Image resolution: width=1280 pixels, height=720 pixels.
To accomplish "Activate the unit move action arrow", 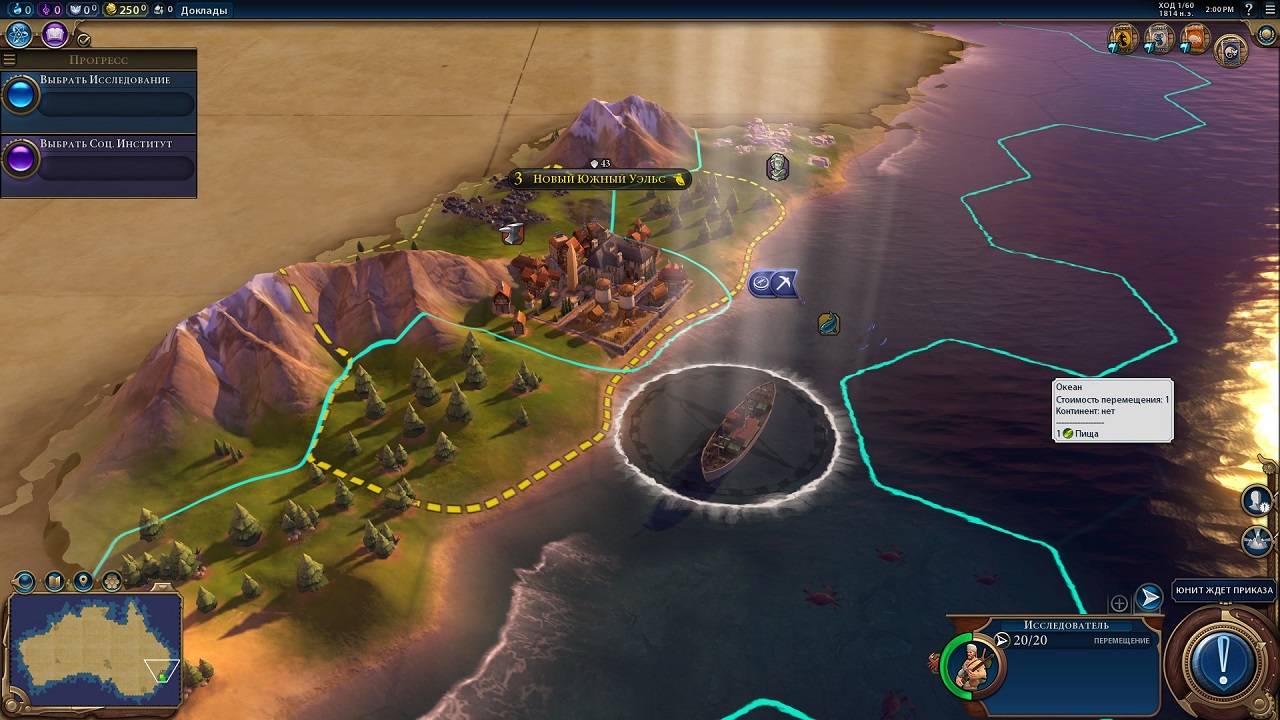I will click(x=1150, y=599).
